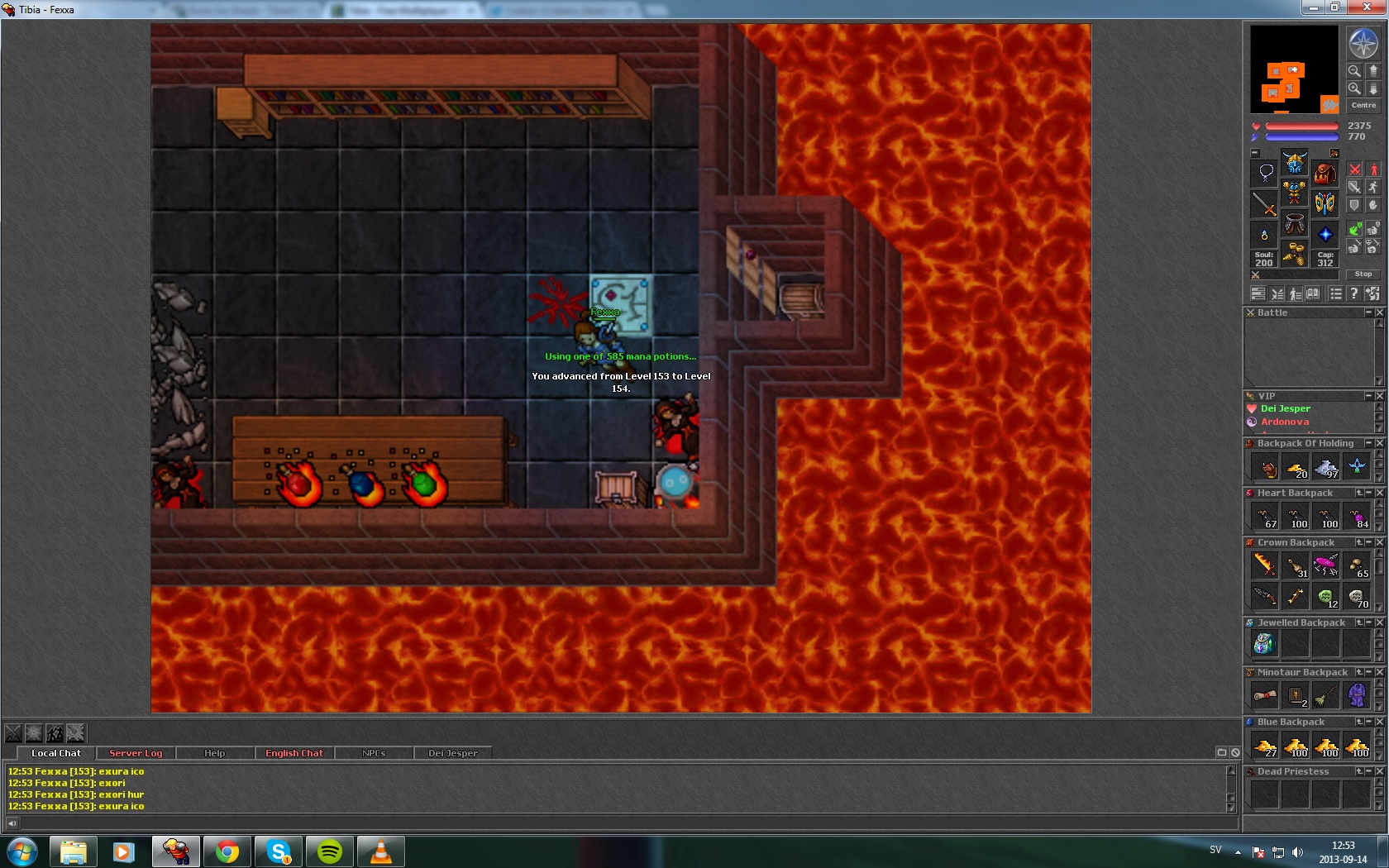Click the Stop button
This screenshot has width=1389, height=868.
click(x=1363, y=274)
